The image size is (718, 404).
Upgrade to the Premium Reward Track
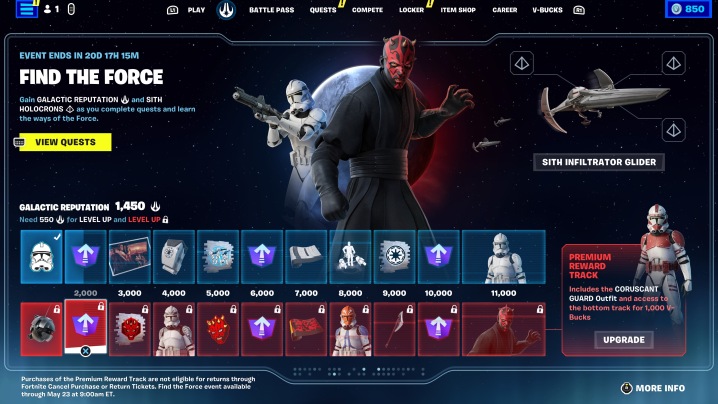623,339
